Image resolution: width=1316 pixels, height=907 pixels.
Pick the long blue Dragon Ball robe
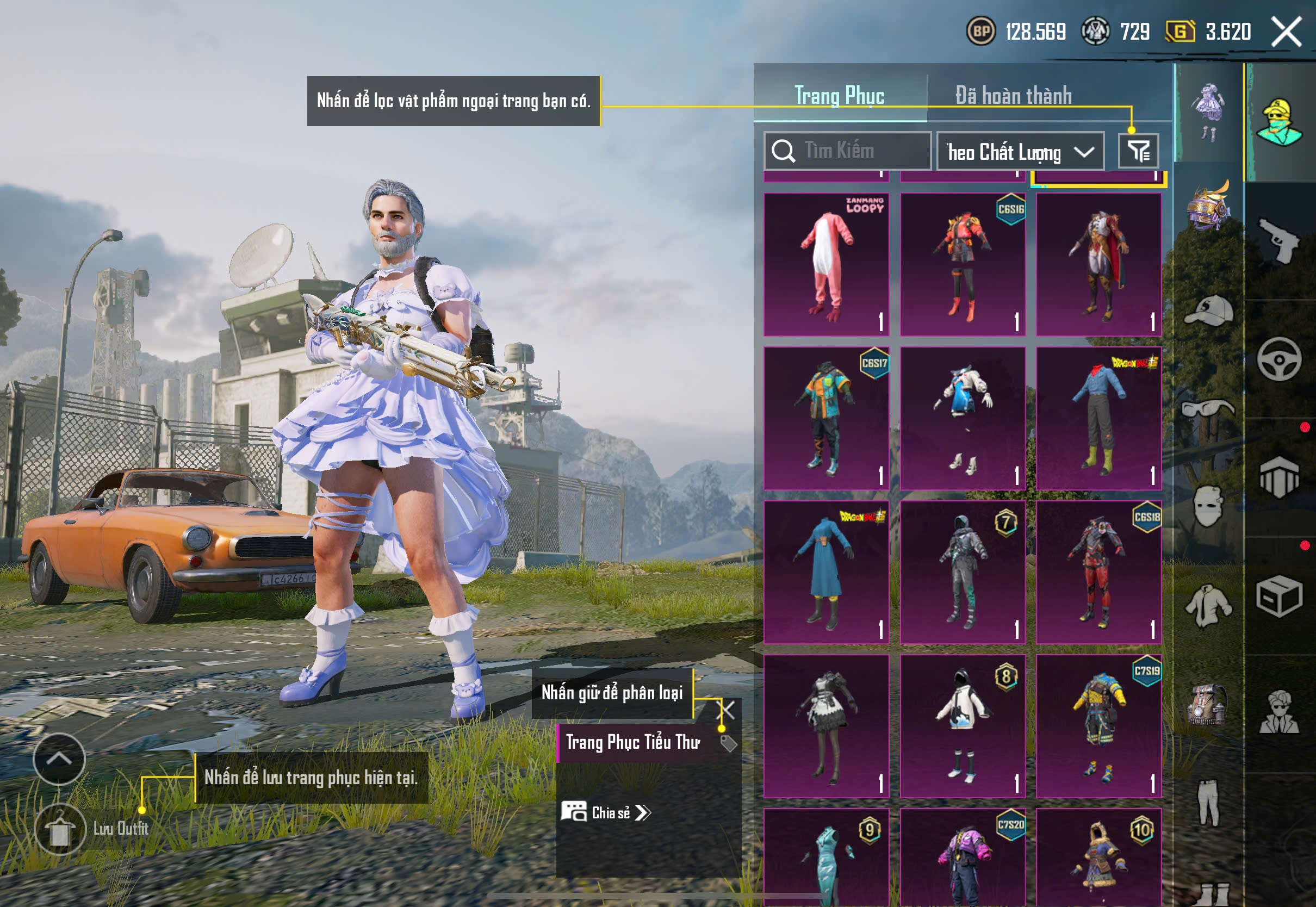[826, 572]
